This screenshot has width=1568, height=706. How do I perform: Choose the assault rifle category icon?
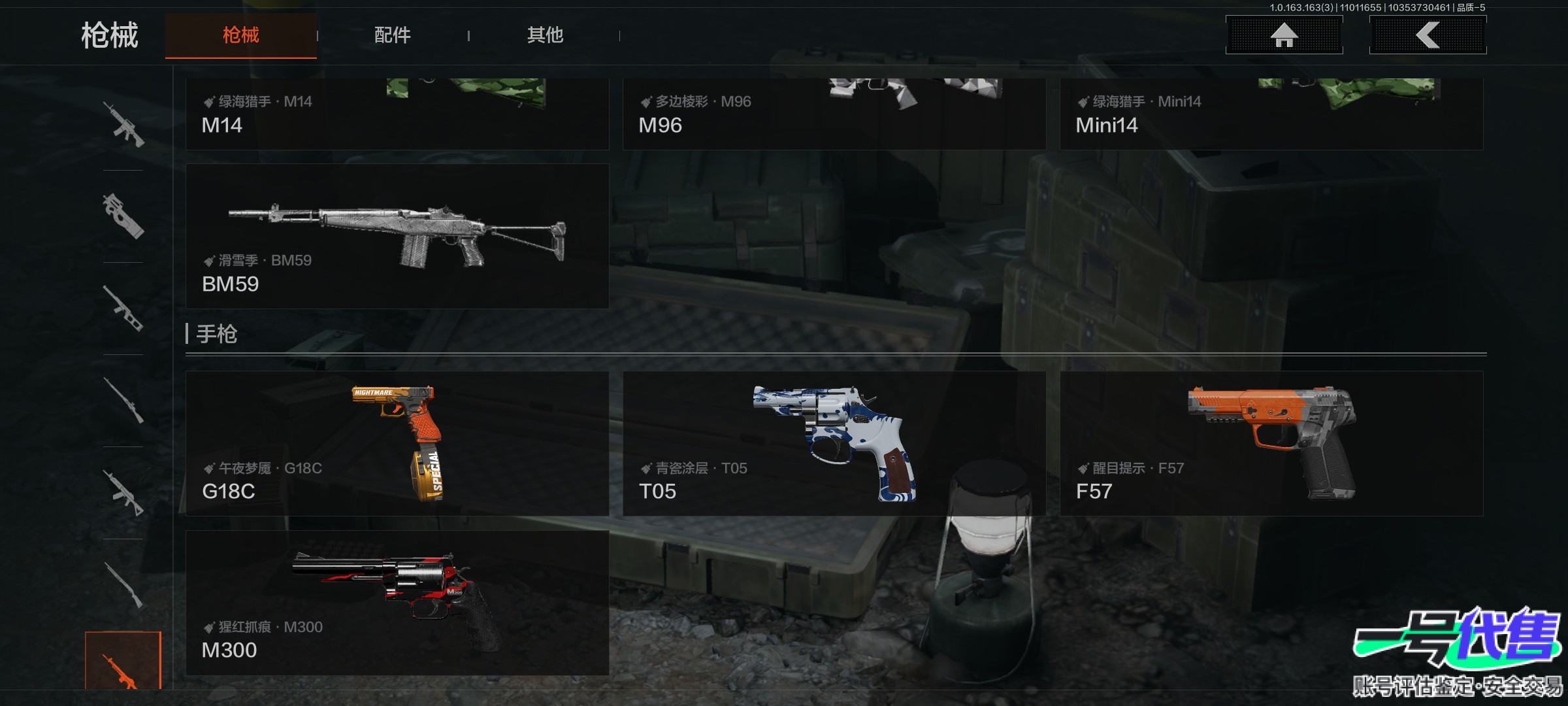[x=123, y=124]
